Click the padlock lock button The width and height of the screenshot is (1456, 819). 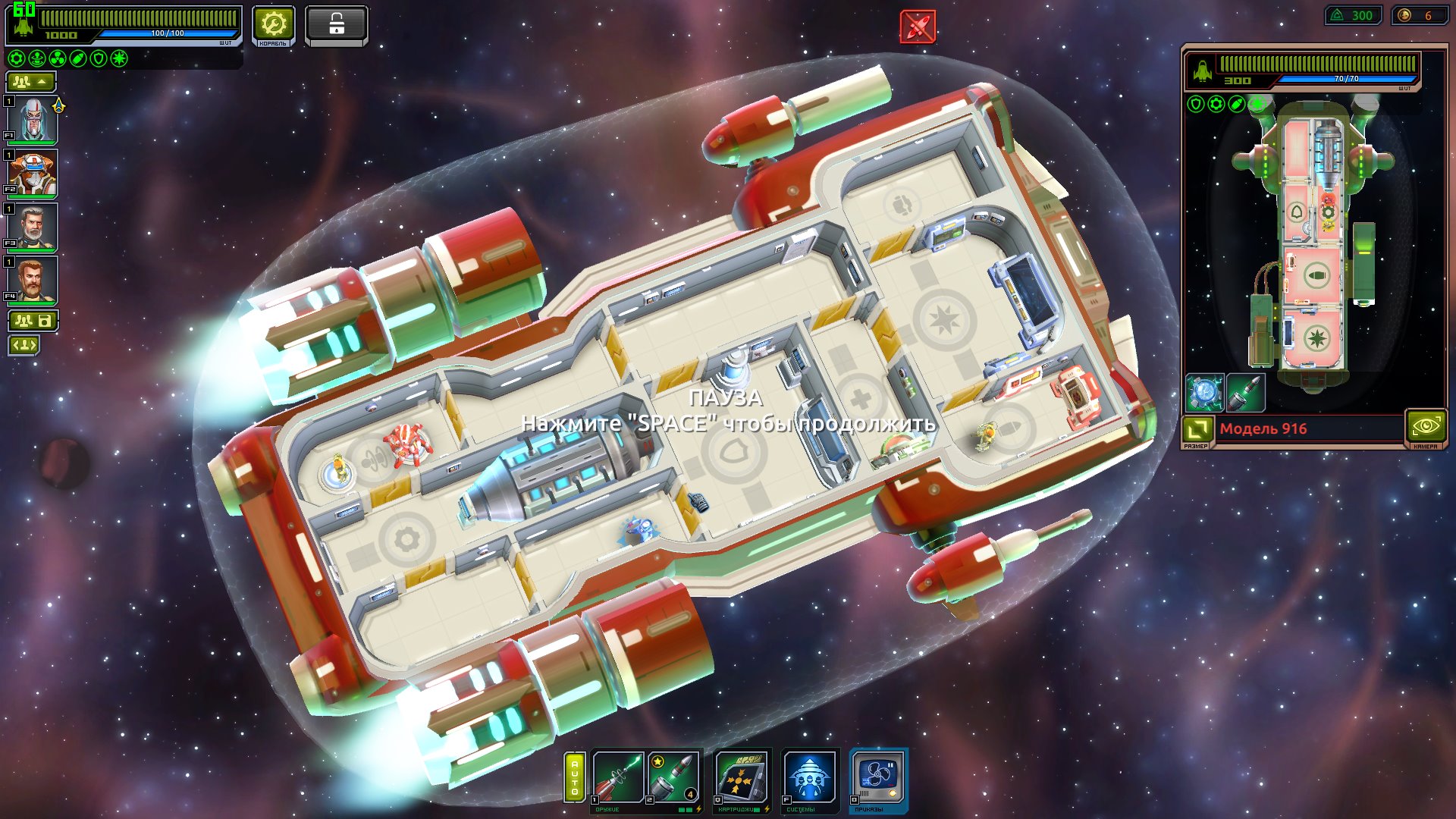click(x=336, y=26)
